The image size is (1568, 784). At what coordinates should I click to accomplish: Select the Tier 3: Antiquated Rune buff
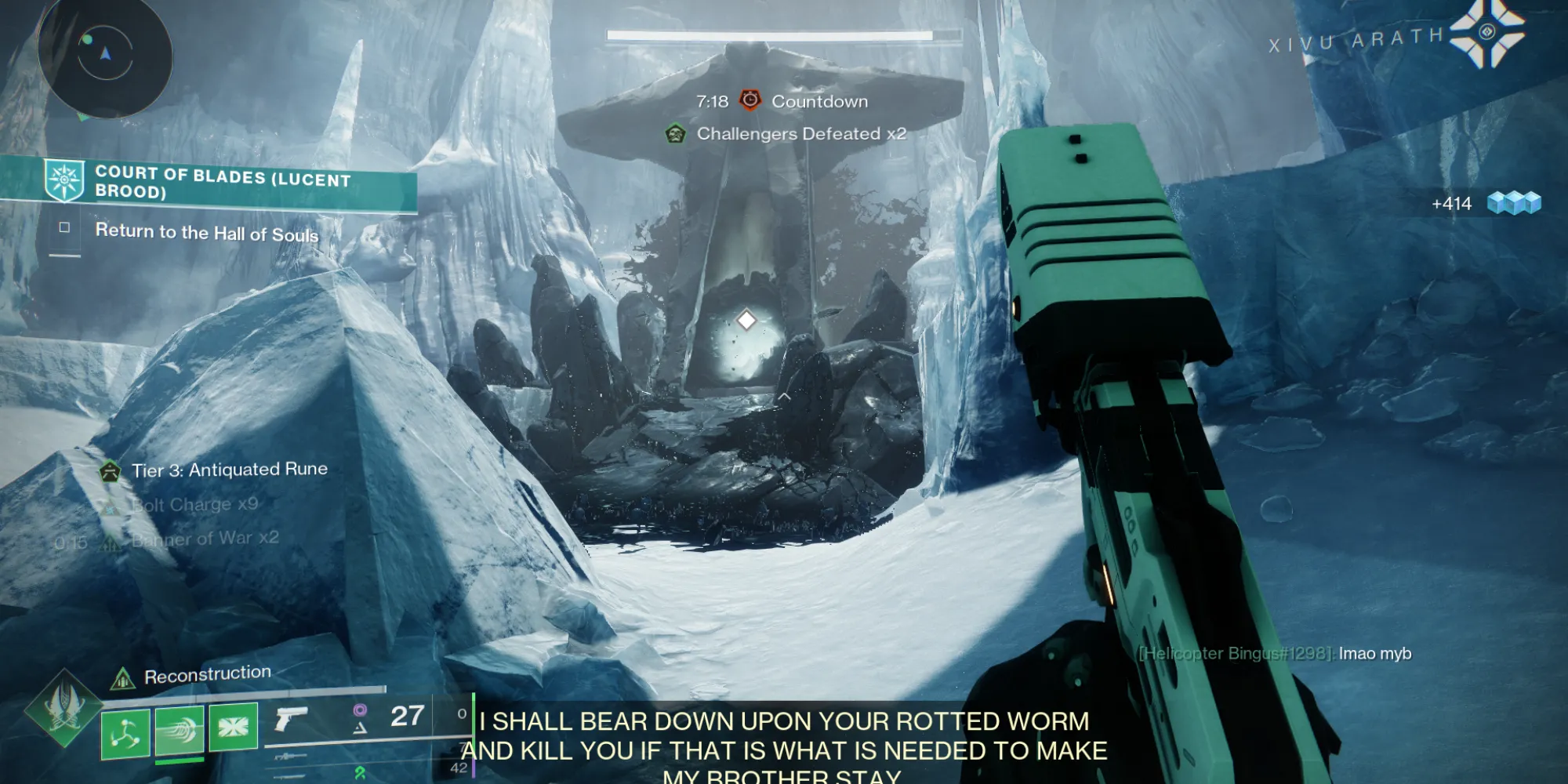click(x=110, y=471)
